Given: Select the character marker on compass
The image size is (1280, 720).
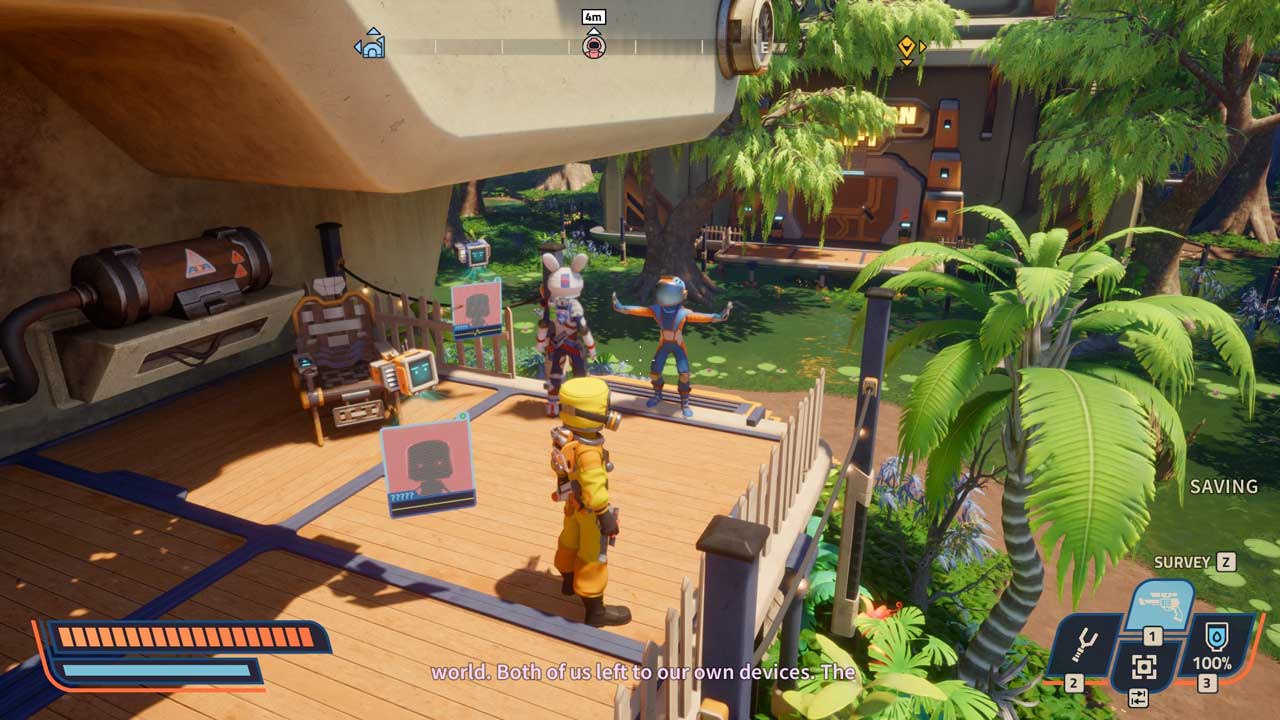Looking at the screenshot, I should coord(593,45).
